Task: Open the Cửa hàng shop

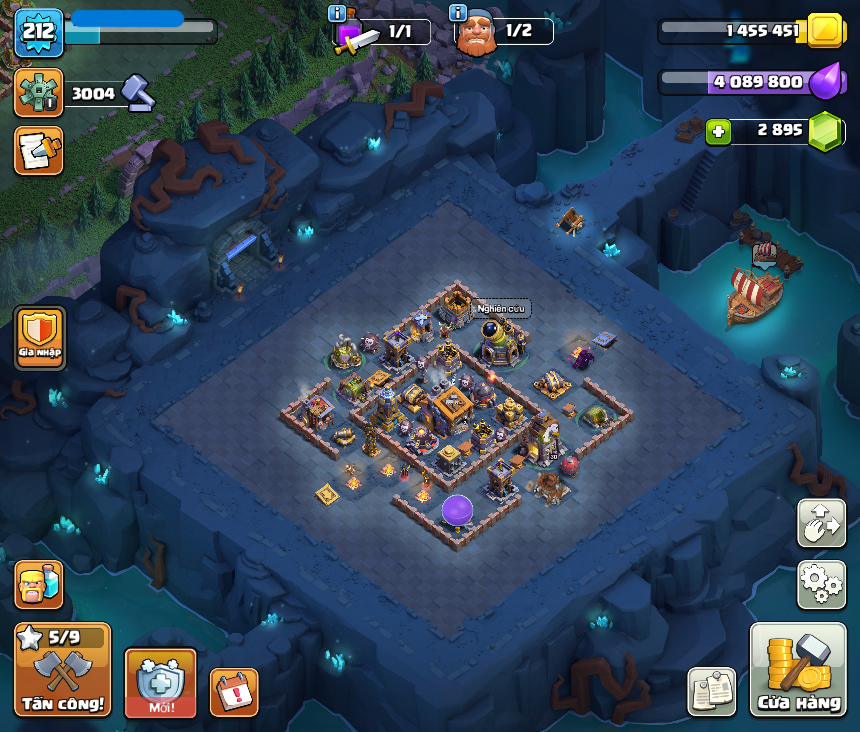Action: (x=798, y=669)
